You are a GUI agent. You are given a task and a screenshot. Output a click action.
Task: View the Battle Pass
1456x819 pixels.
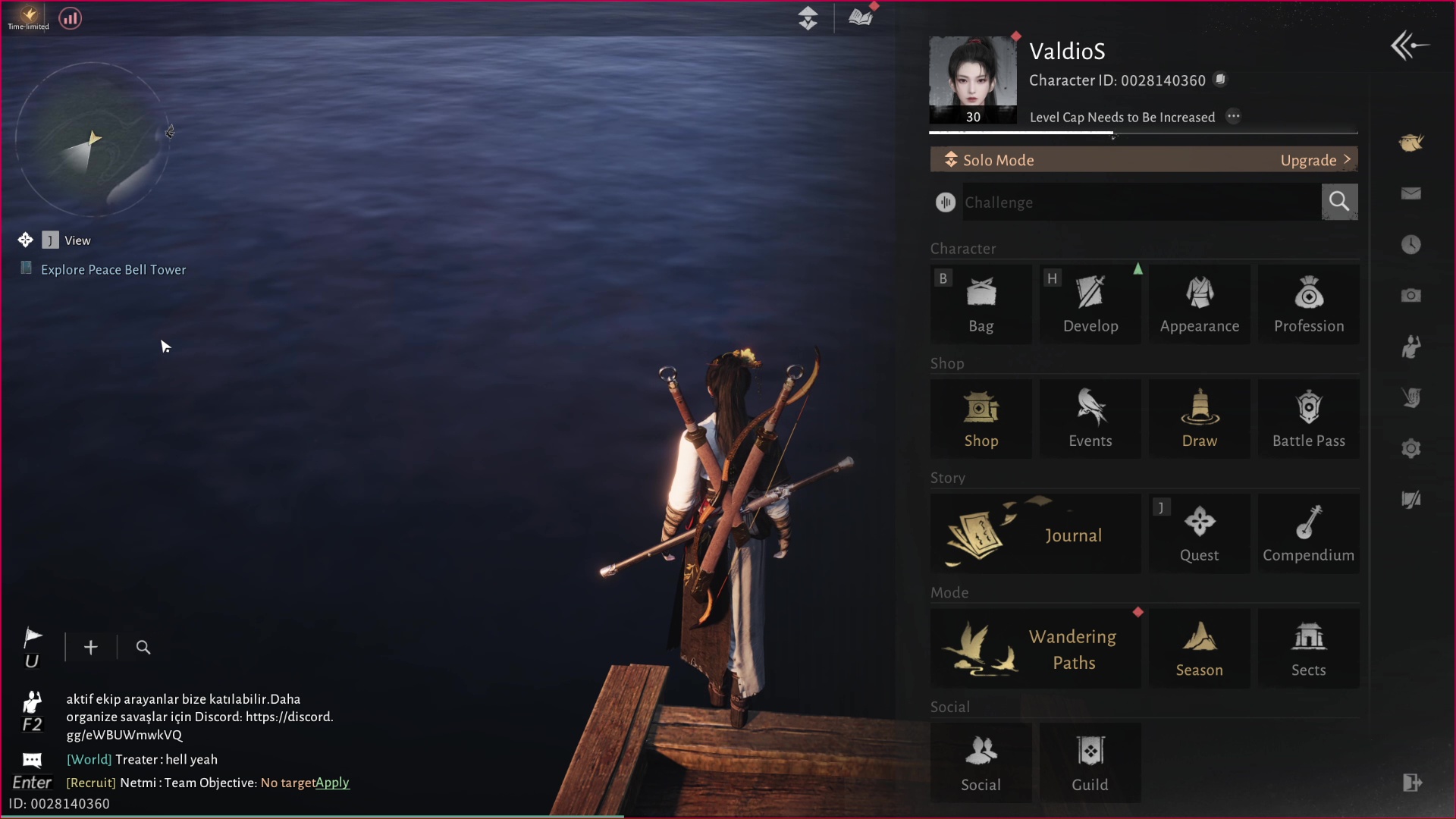pyautogui.click(x=1308, y=419)
